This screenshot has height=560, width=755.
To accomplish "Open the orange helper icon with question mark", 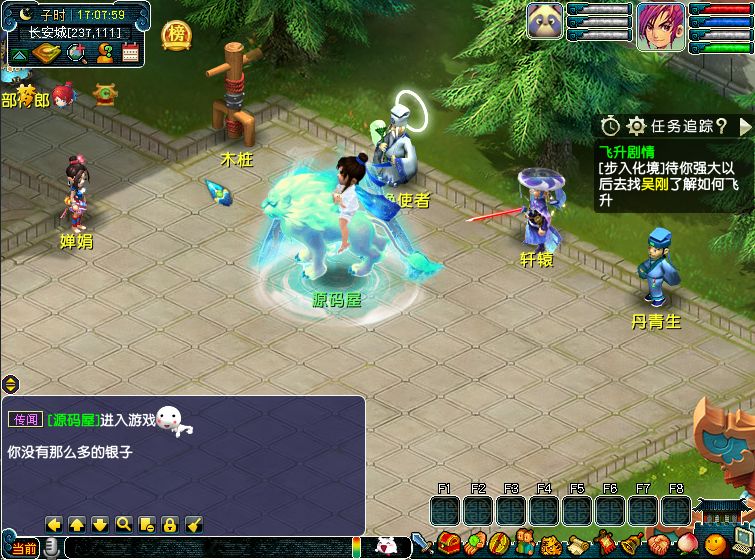I will tap(104, 53).
